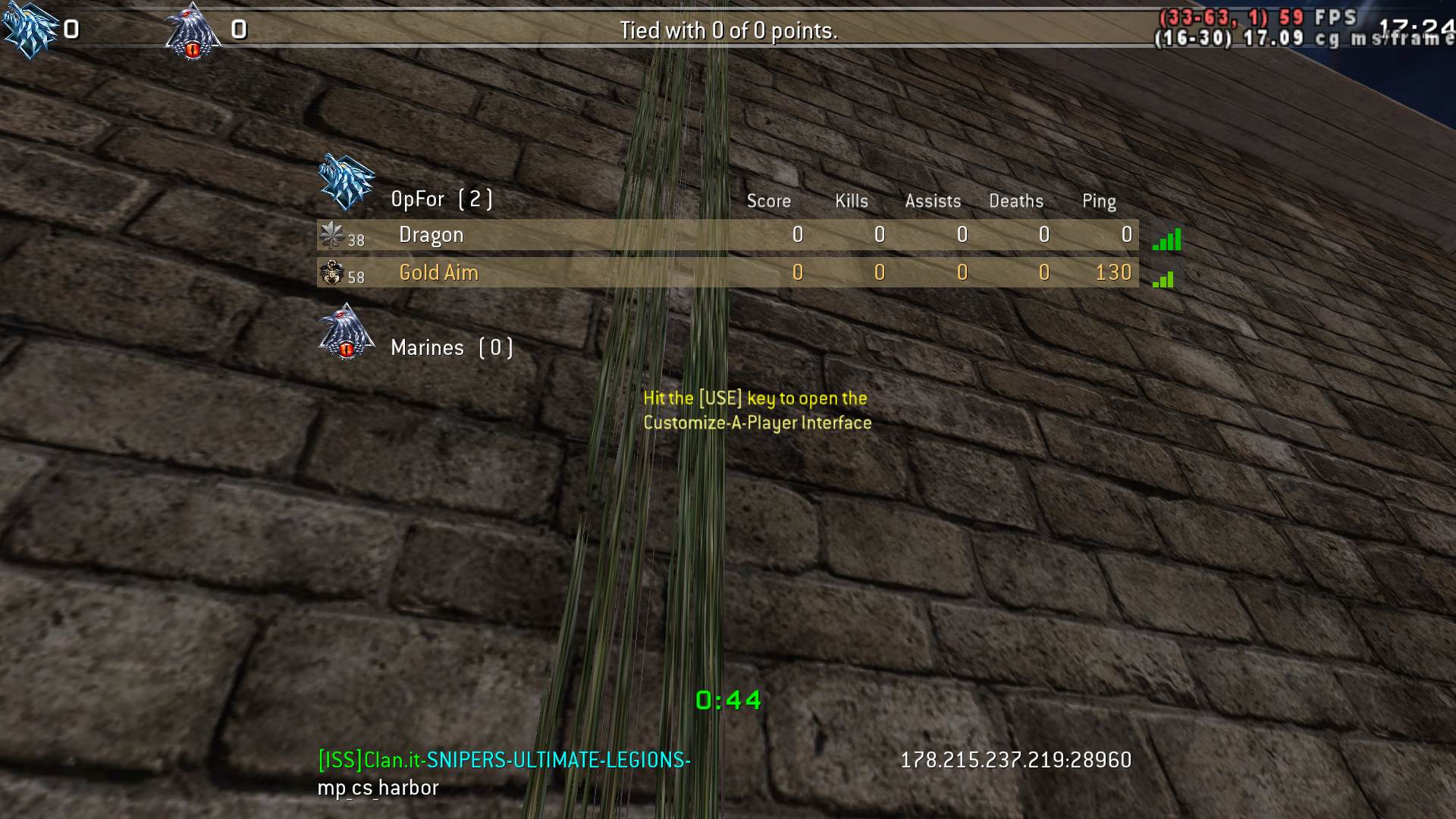Select the Dragon player row

726,235
